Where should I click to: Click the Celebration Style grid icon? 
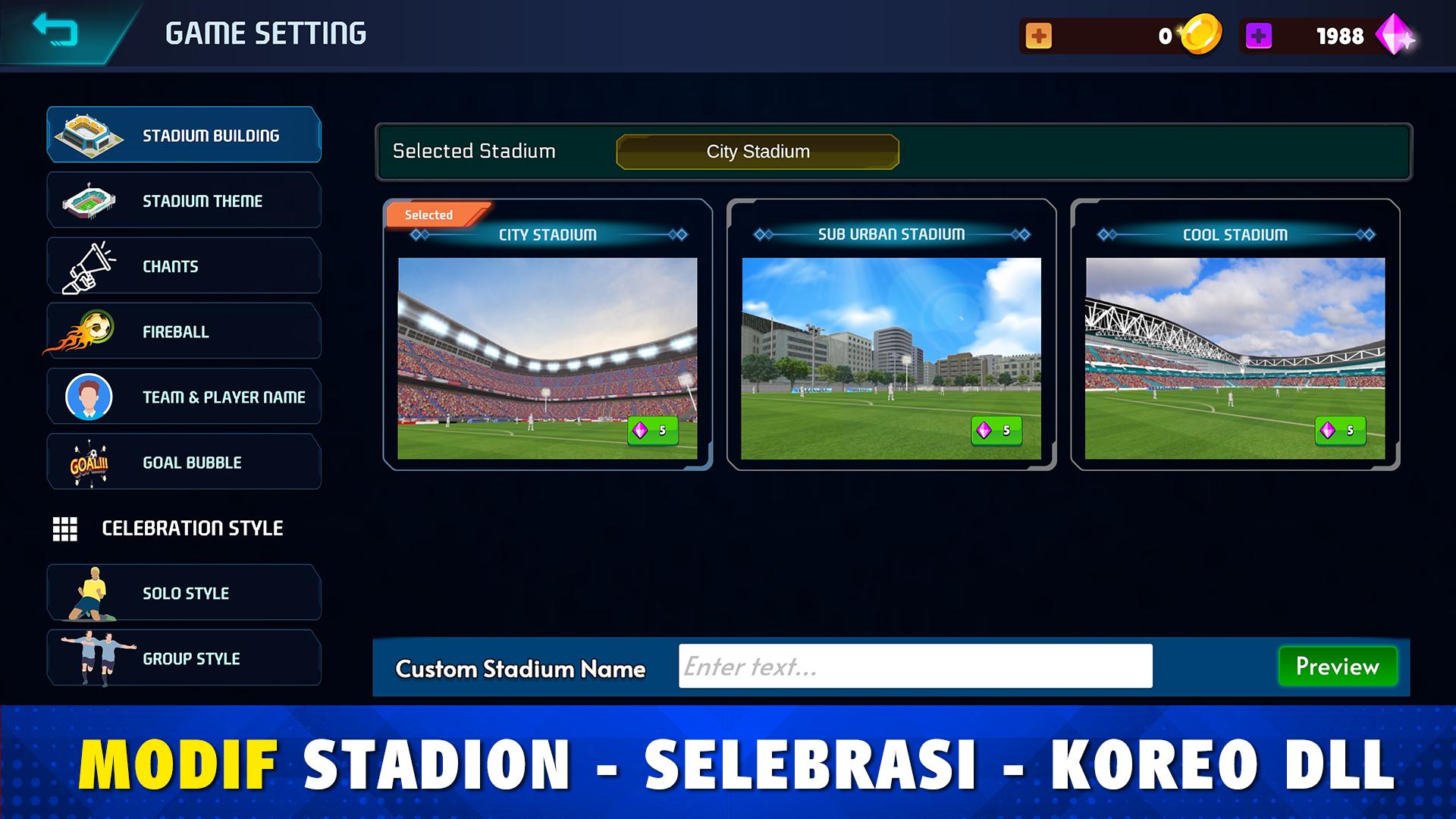67,529
